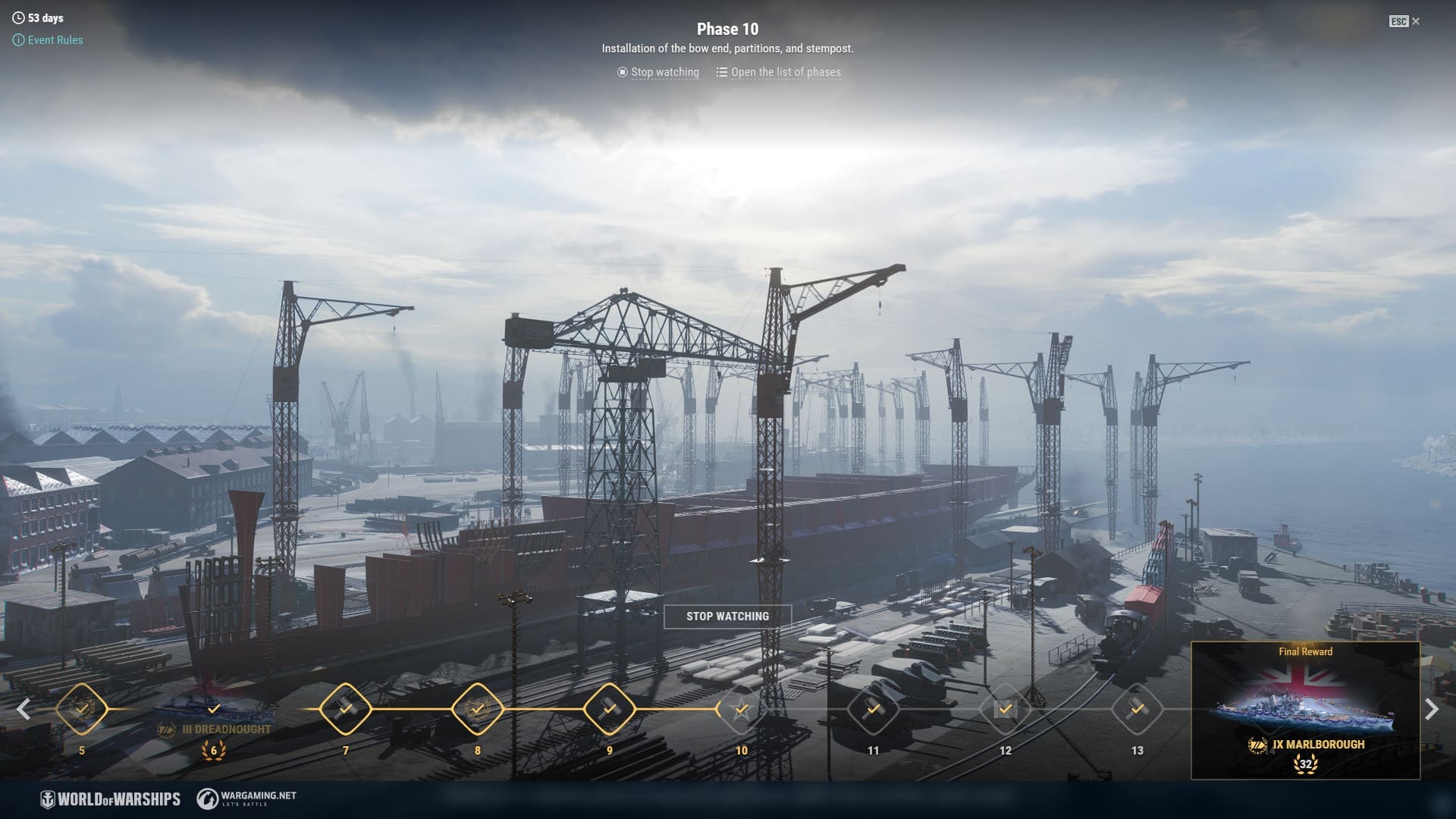Image resolution: width=1456 pixels, height=819 pixels.
Task: Select phase 5 on the timeline
Action: tap(82, 709)
